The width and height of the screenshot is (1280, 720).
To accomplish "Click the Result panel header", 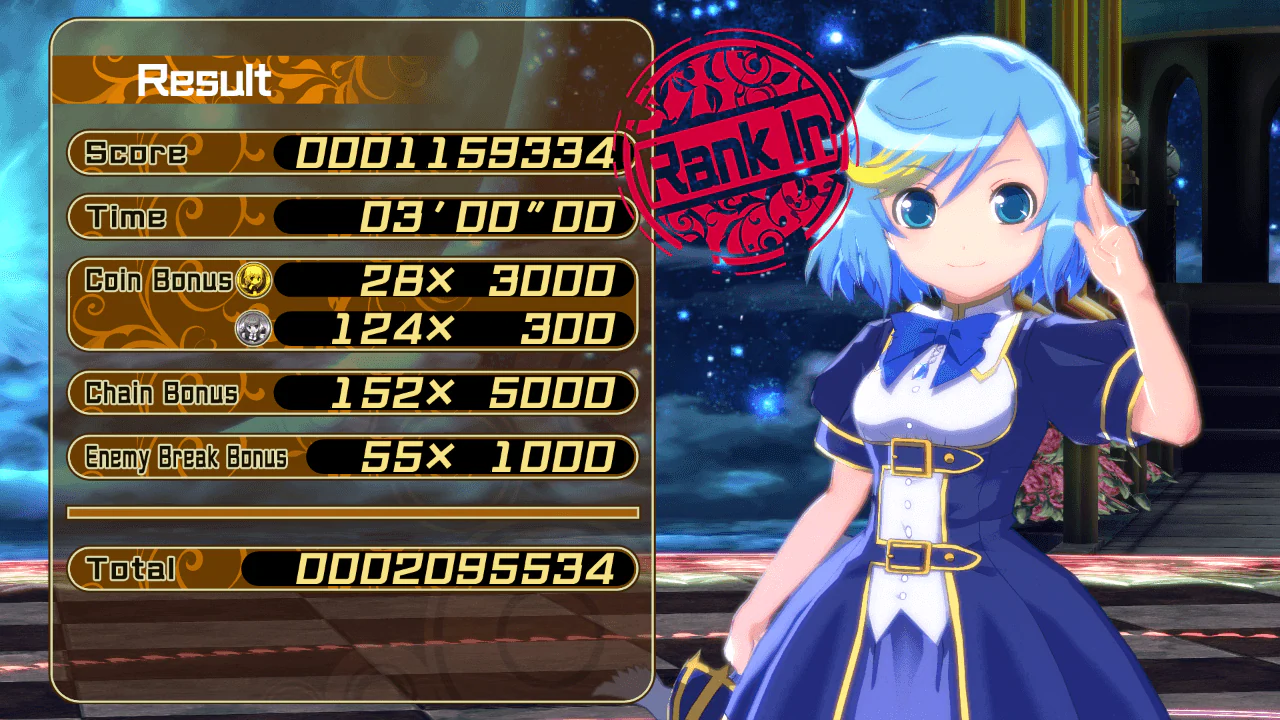I will (x=205, y=78).
